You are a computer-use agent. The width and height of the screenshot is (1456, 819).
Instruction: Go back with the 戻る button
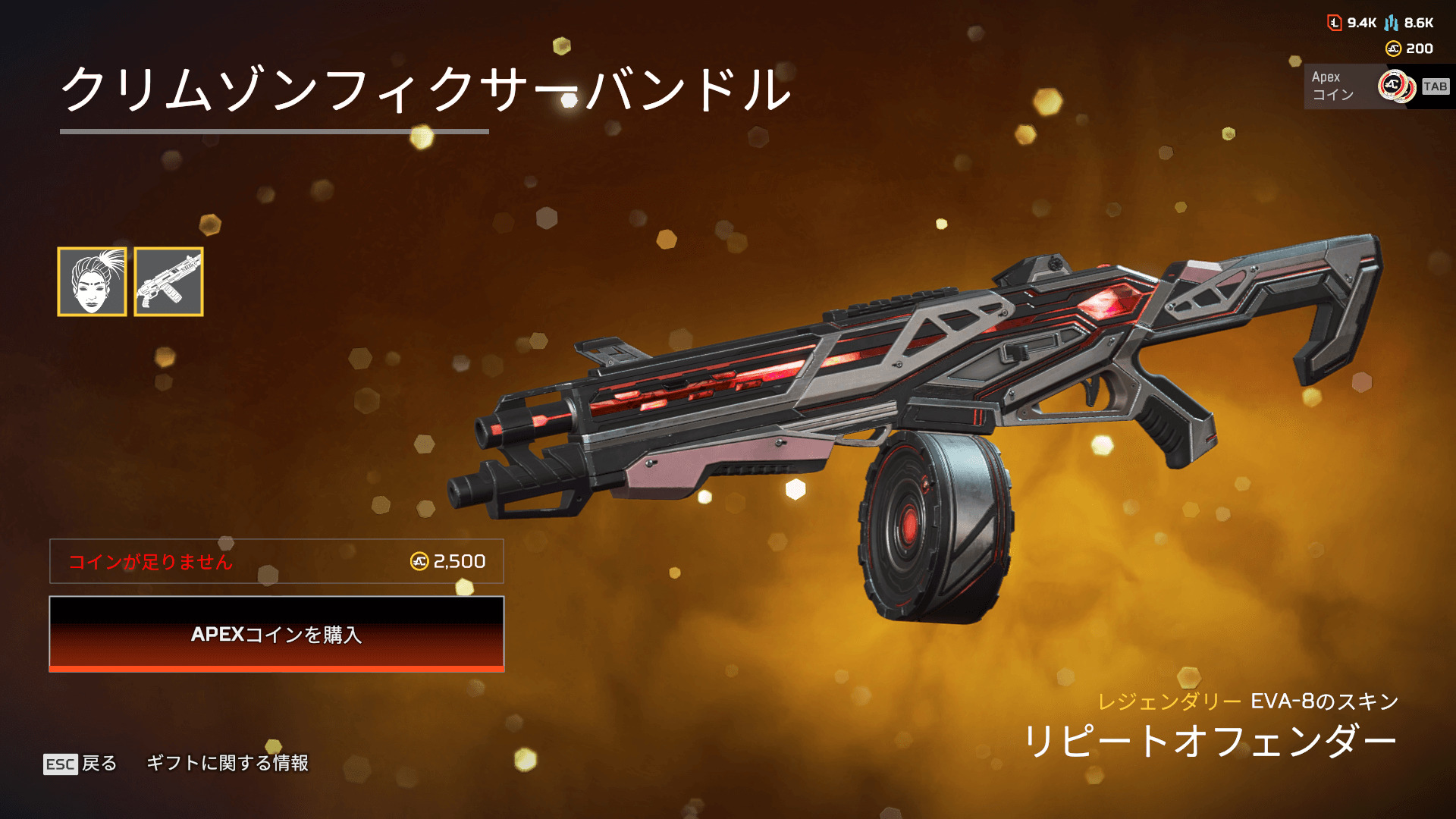point(80,763)
